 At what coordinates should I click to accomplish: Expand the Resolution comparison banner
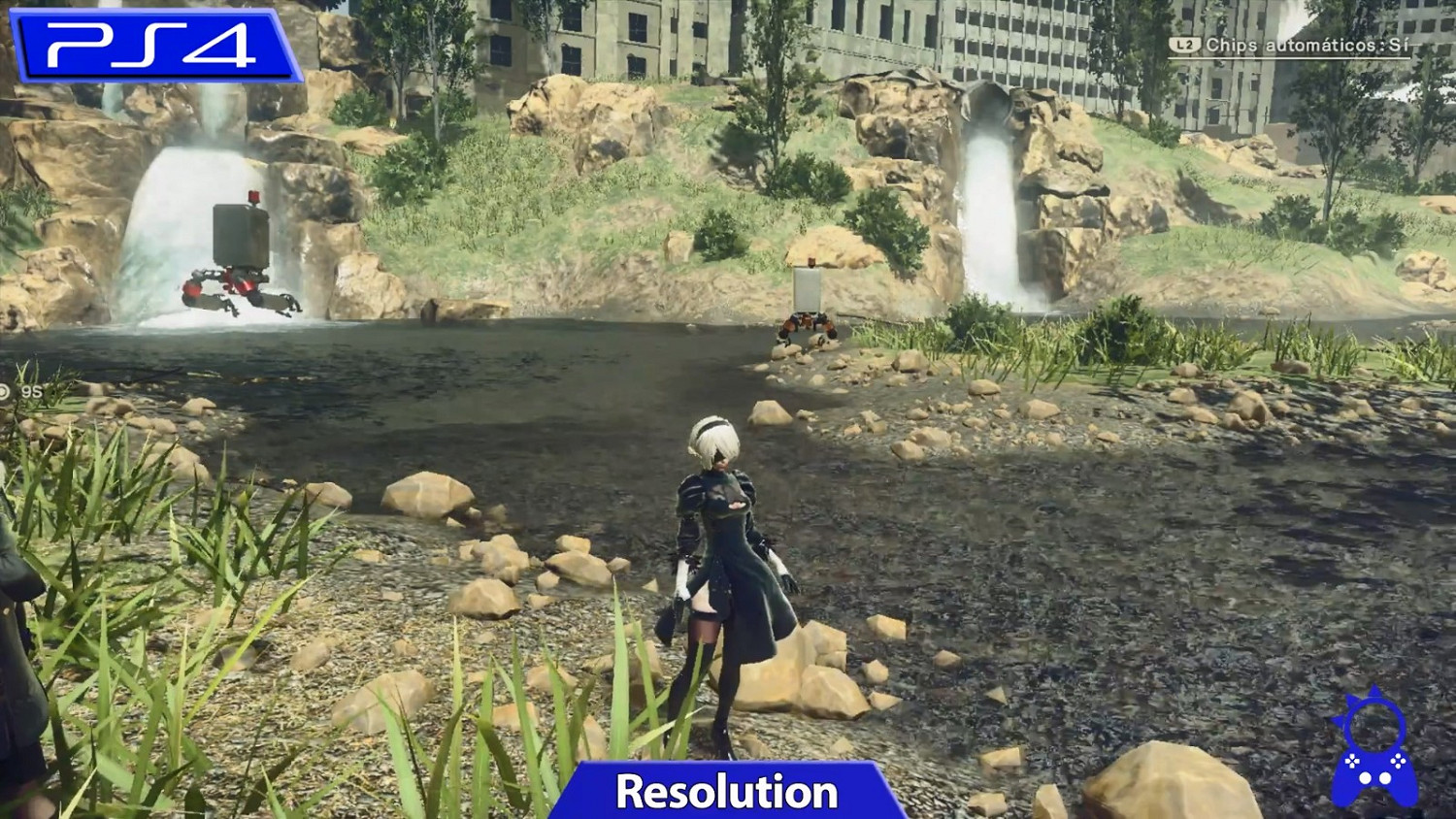click(x=727, y=790)
